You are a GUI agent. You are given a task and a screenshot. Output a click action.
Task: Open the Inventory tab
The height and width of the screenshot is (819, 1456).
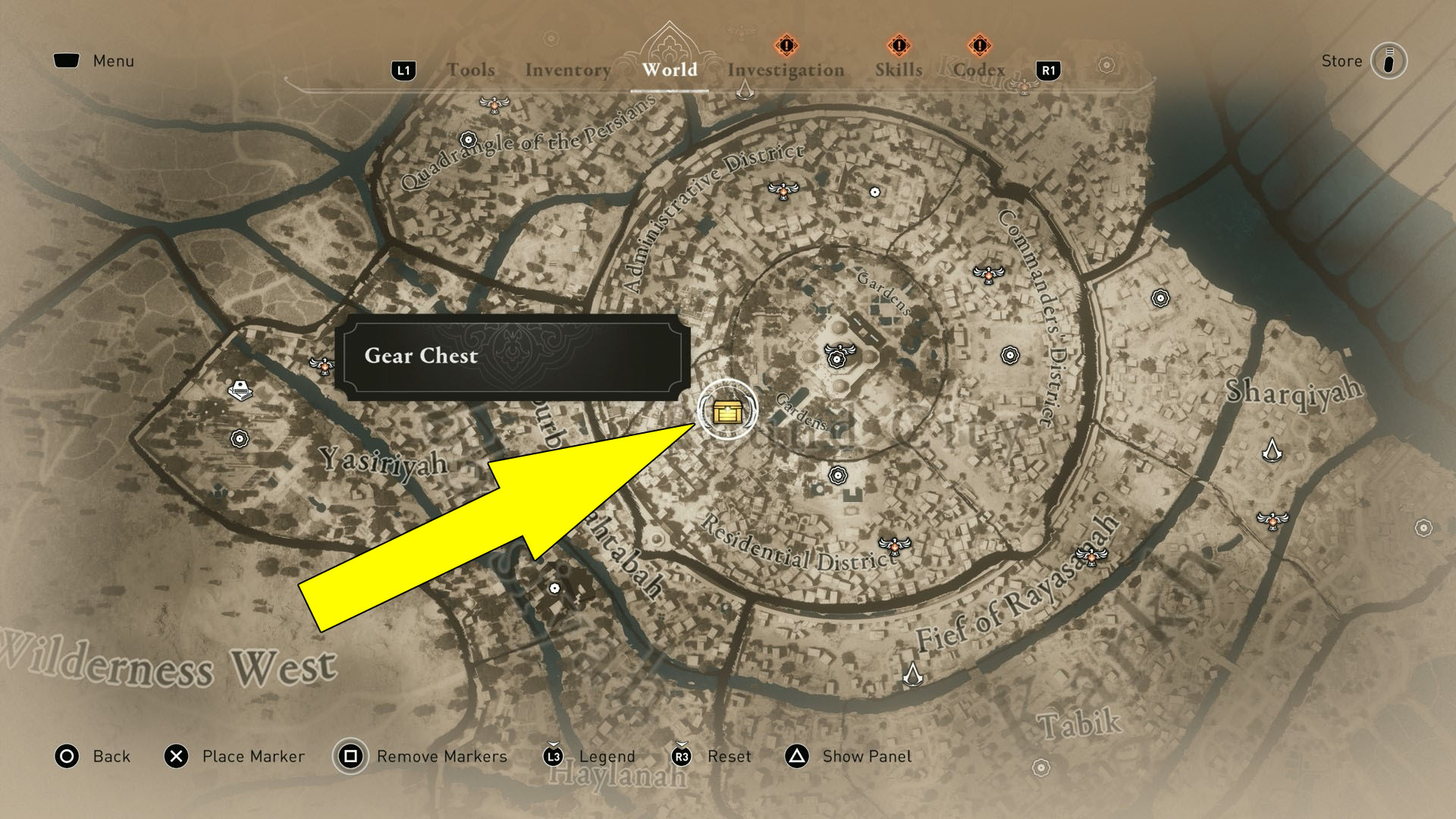(x=567, y=71)
